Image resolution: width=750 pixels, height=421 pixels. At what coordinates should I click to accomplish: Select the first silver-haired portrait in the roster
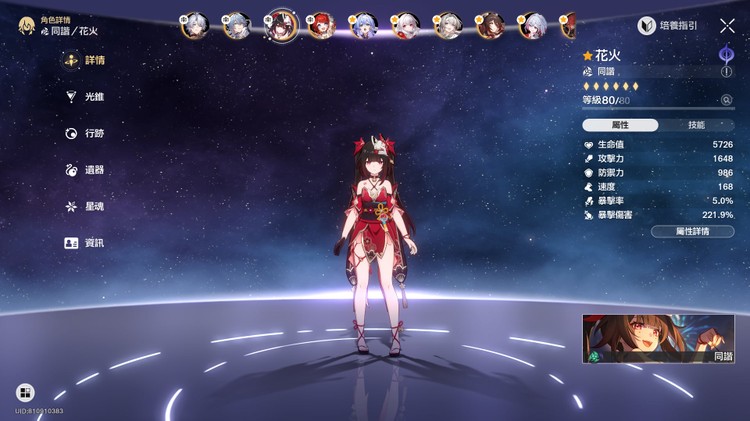click(194, 25)
